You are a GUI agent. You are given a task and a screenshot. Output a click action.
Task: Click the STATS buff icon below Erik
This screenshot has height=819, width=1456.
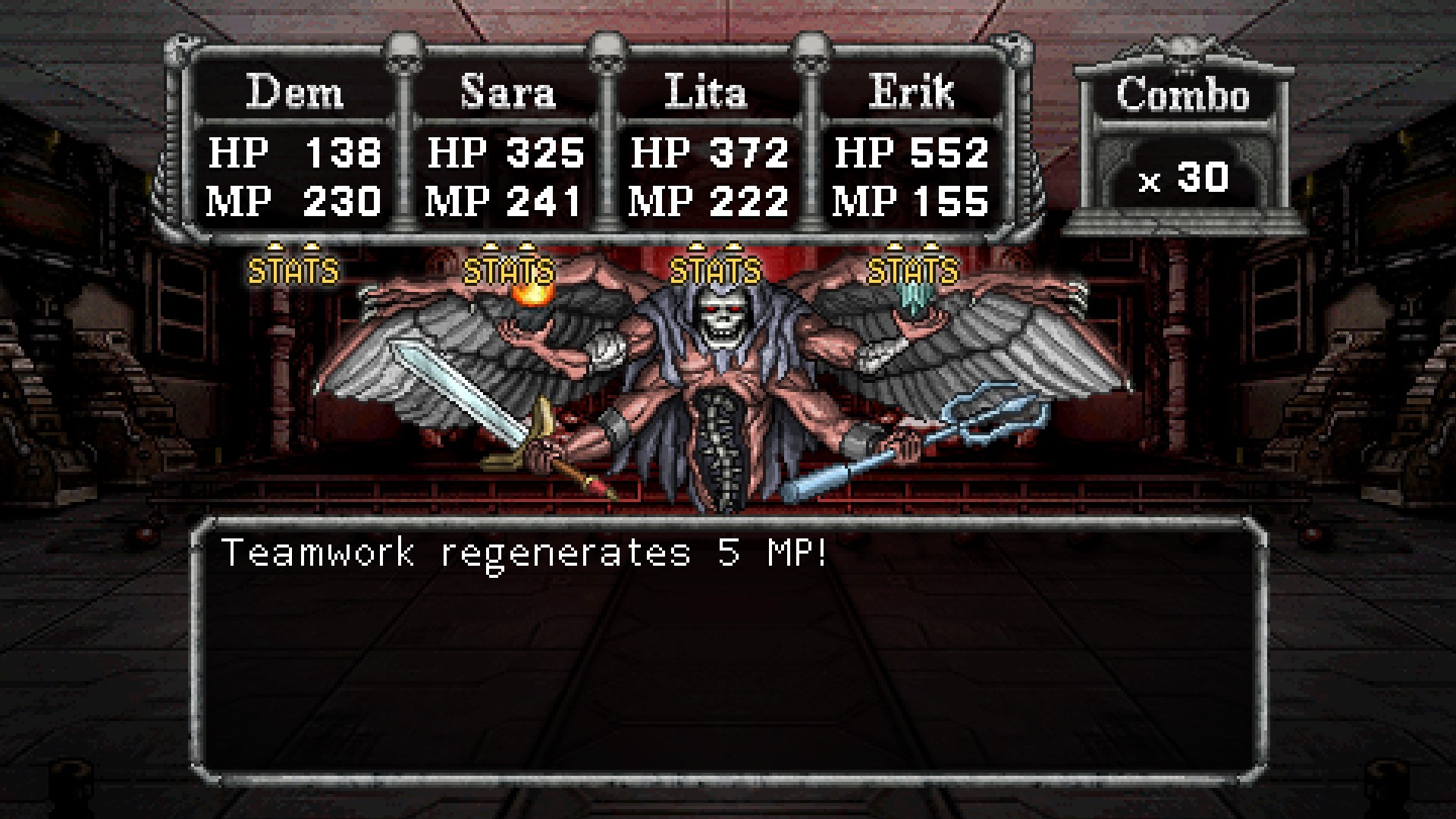pos(913,265)
